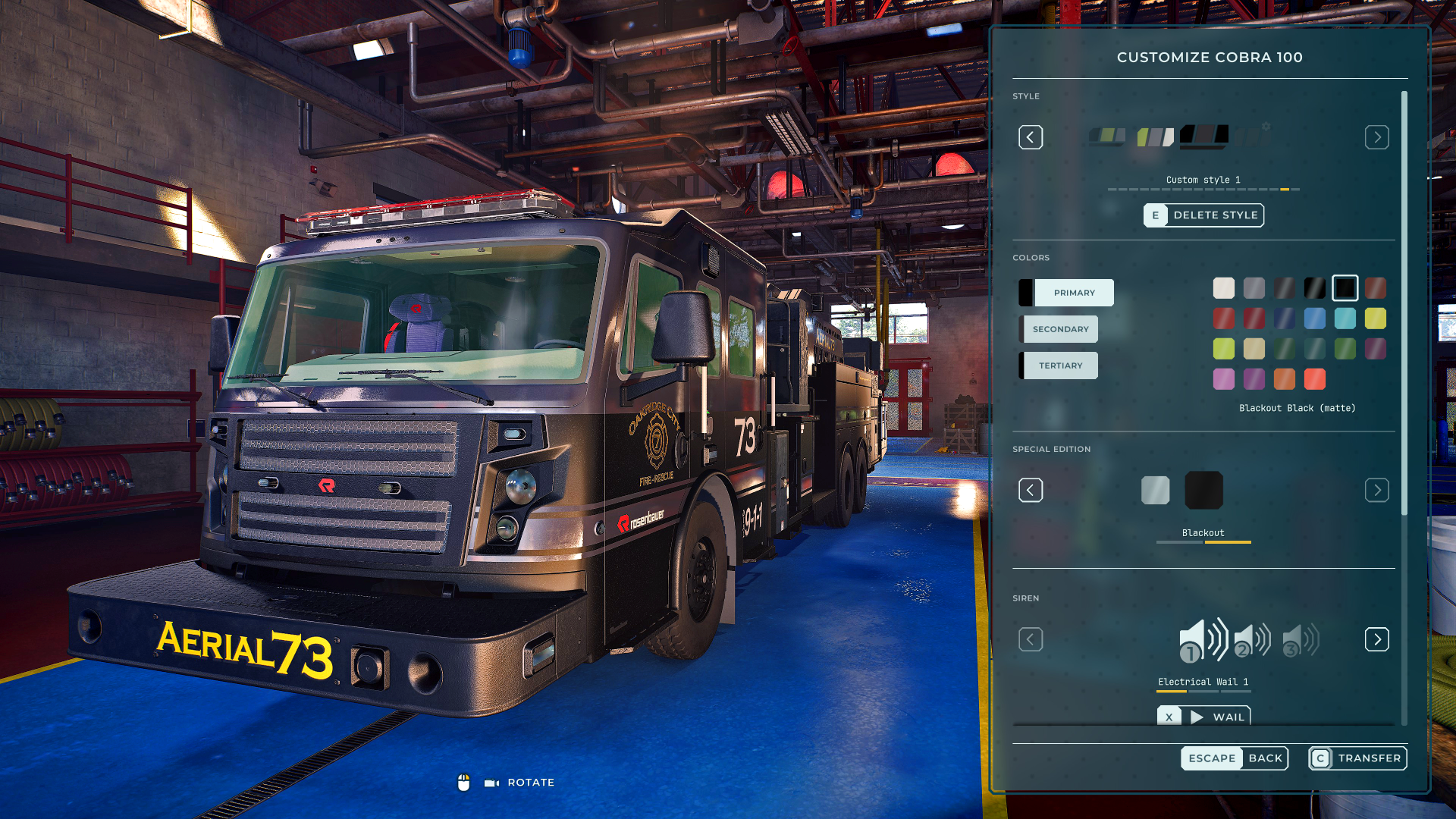Screen dimensions: 1456x819
Task: Apply the cyan color swatch
Action: (1345, 318)
